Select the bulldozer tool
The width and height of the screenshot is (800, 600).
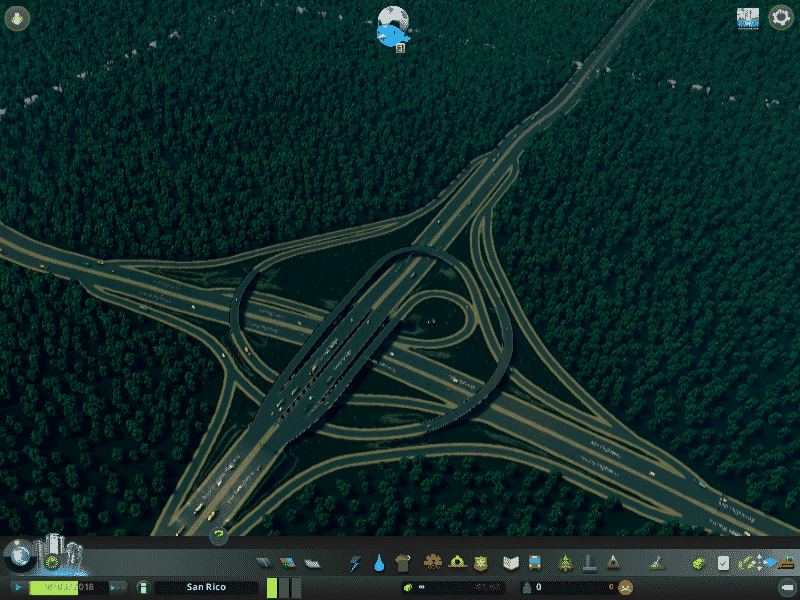click(657, 563)
